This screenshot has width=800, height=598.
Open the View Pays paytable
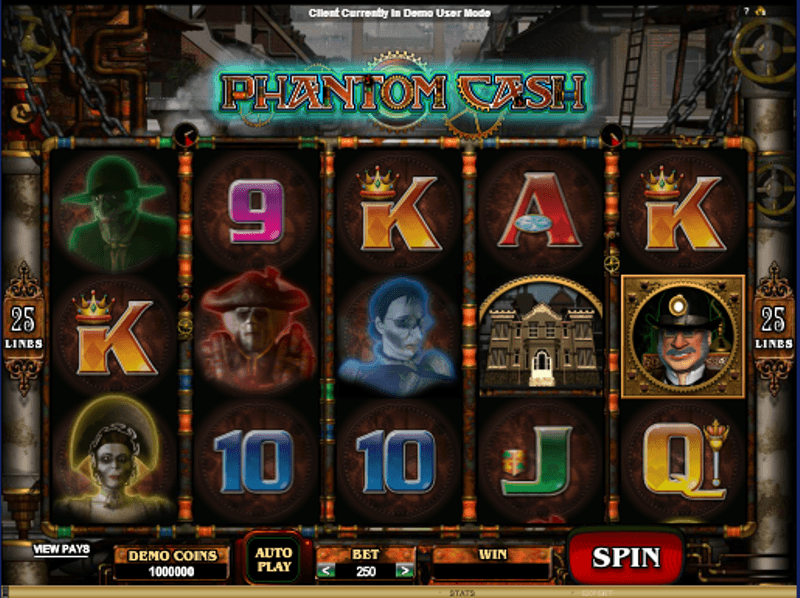click(61, 549)
